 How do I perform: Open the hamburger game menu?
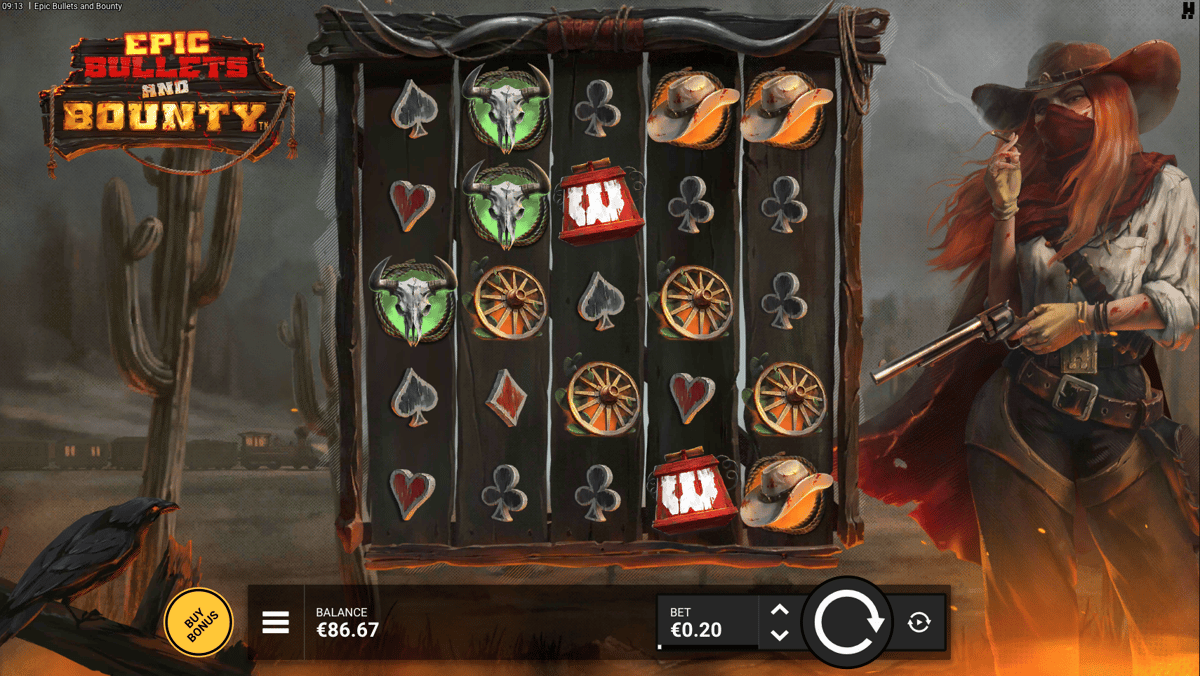[275, 623]
